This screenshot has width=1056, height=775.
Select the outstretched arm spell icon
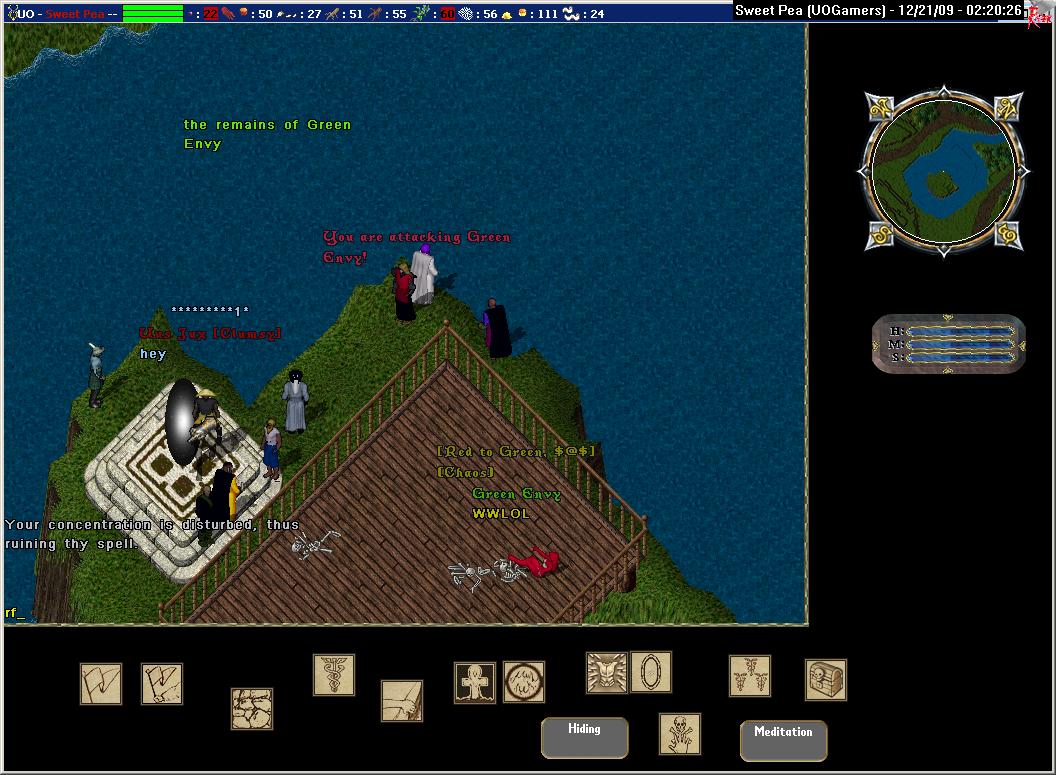[x=402, y=701]
